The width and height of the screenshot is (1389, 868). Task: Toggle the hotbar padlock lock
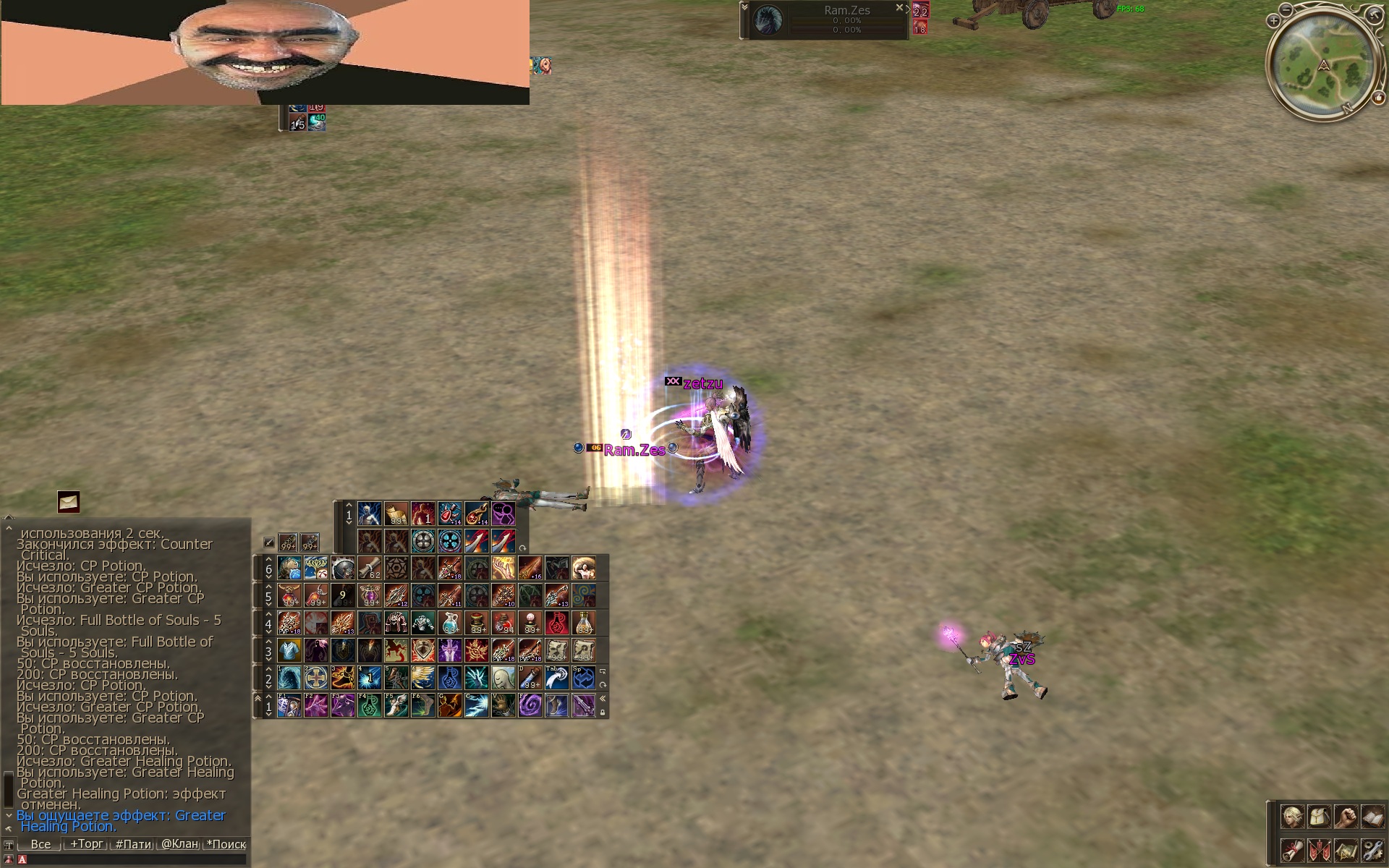603,712
